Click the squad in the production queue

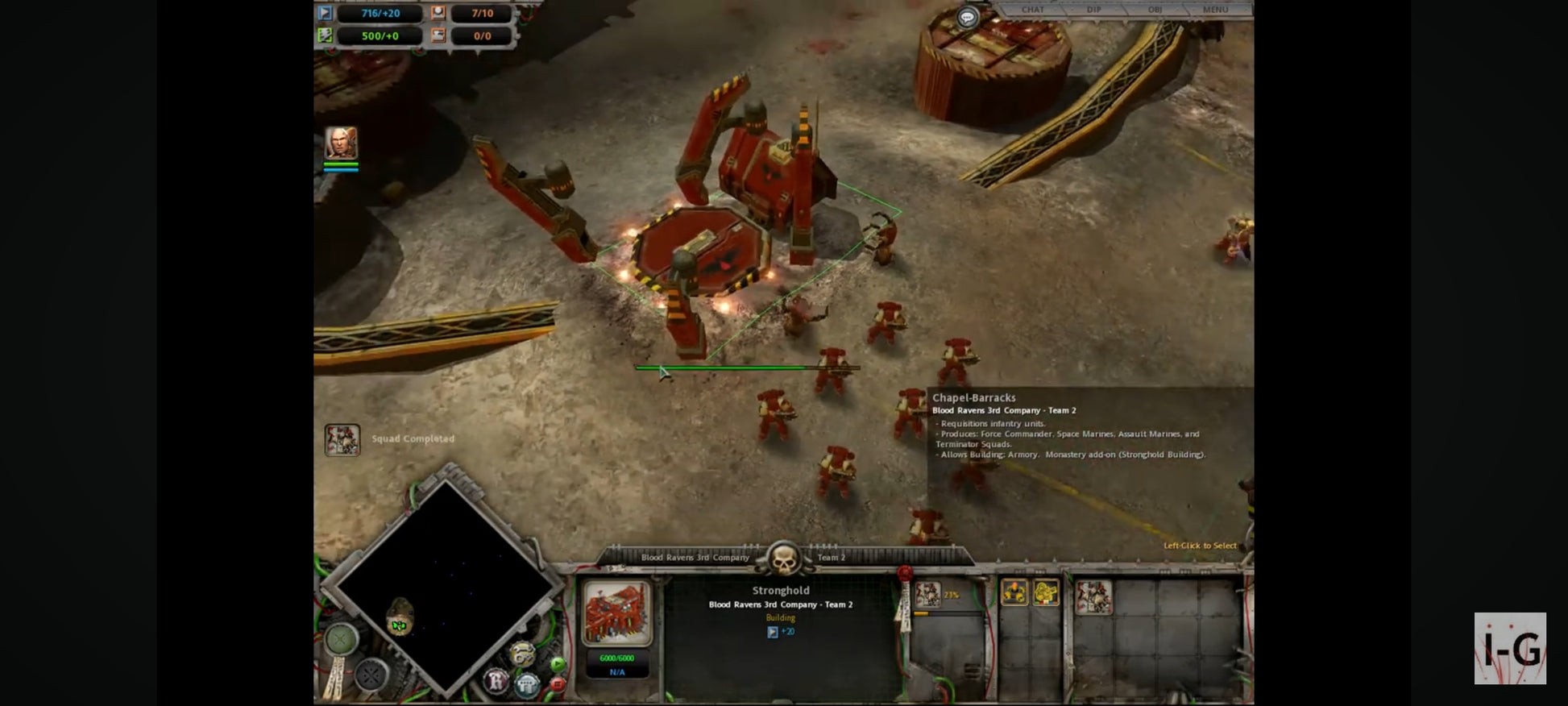coord(928,595)
